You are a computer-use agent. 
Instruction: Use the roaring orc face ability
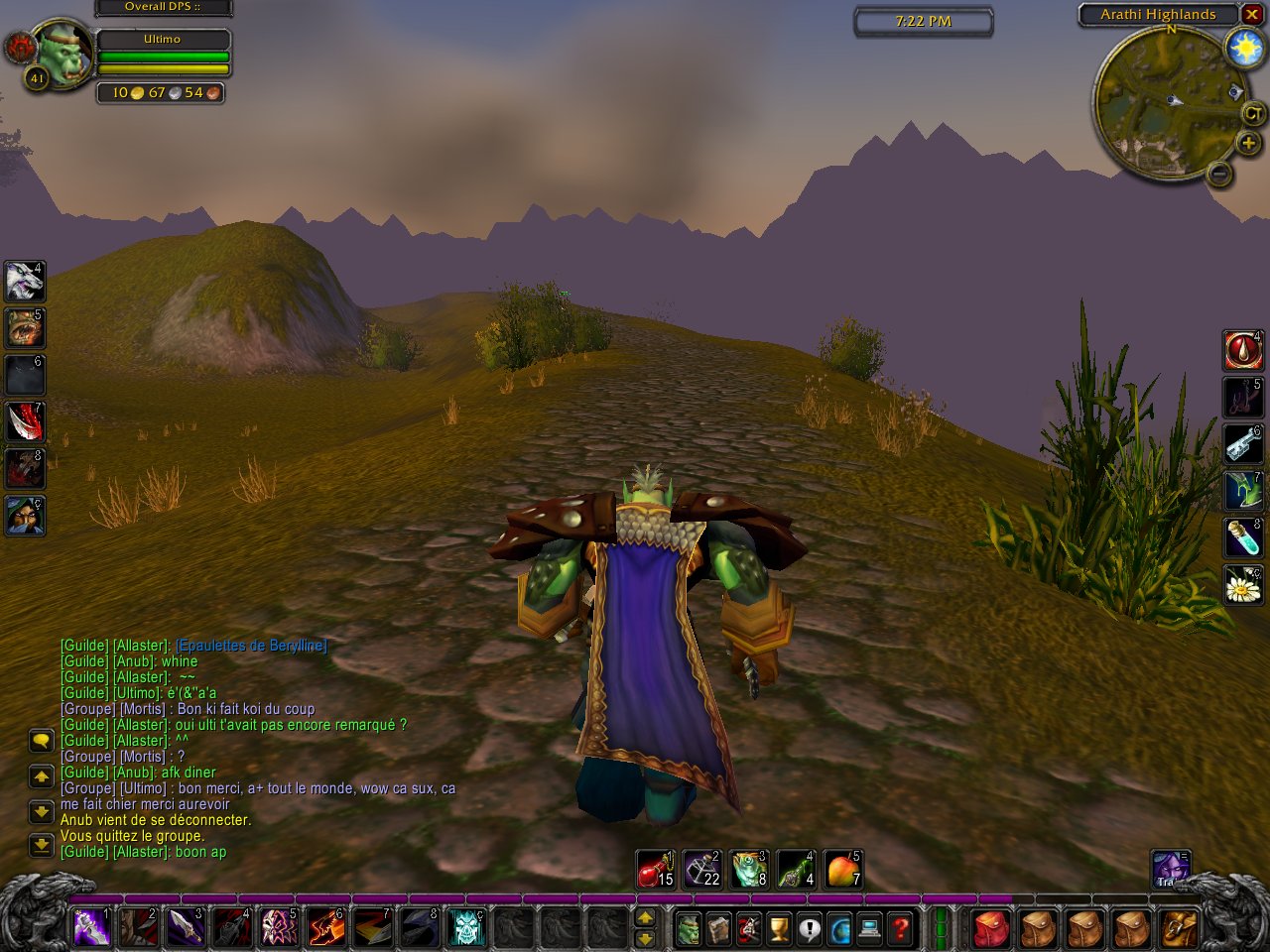click(x=25, y=328)
